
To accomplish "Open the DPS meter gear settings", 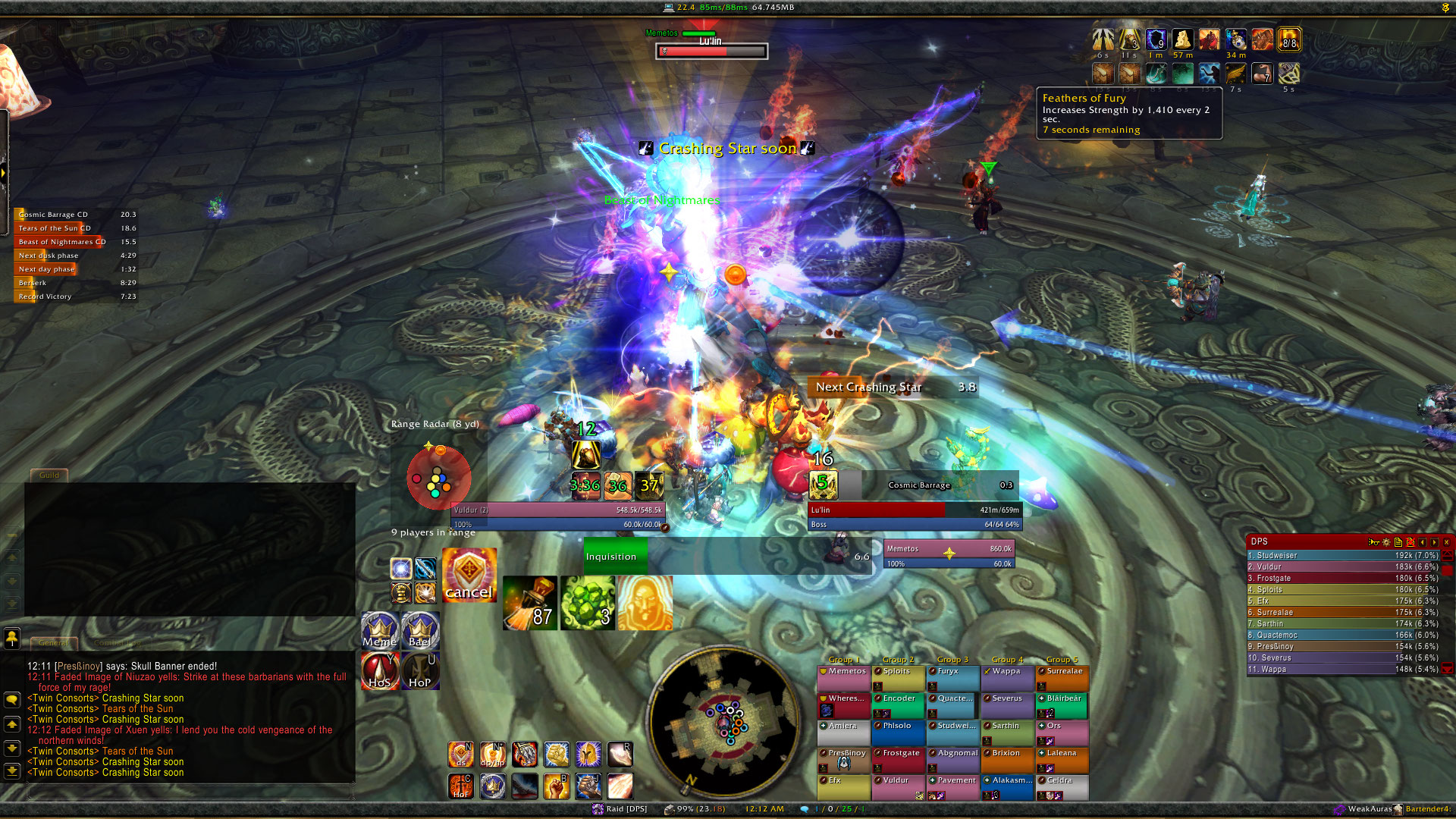I will point(1386,542).
